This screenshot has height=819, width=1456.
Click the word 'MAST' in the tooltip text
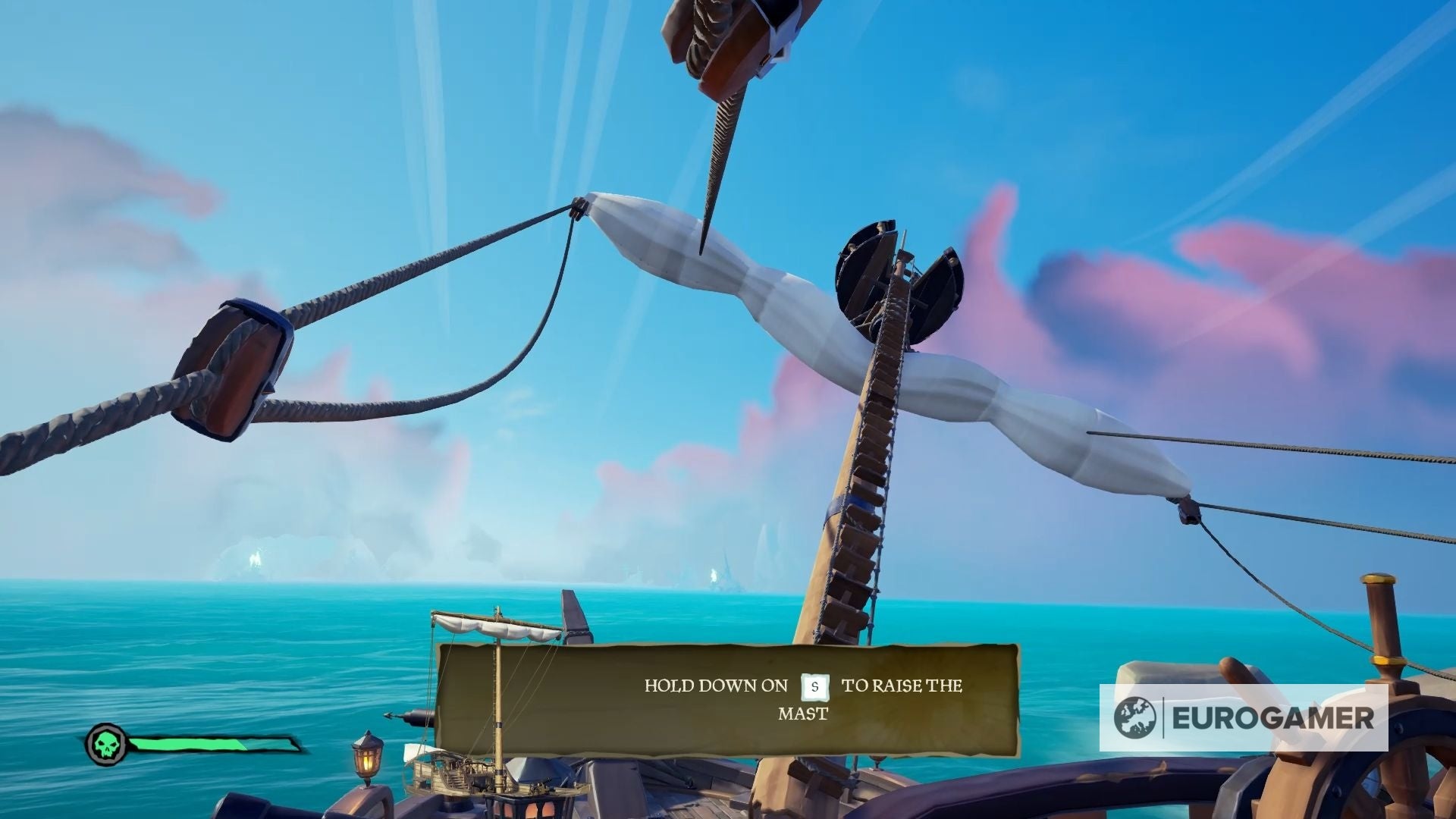[804, 713]
